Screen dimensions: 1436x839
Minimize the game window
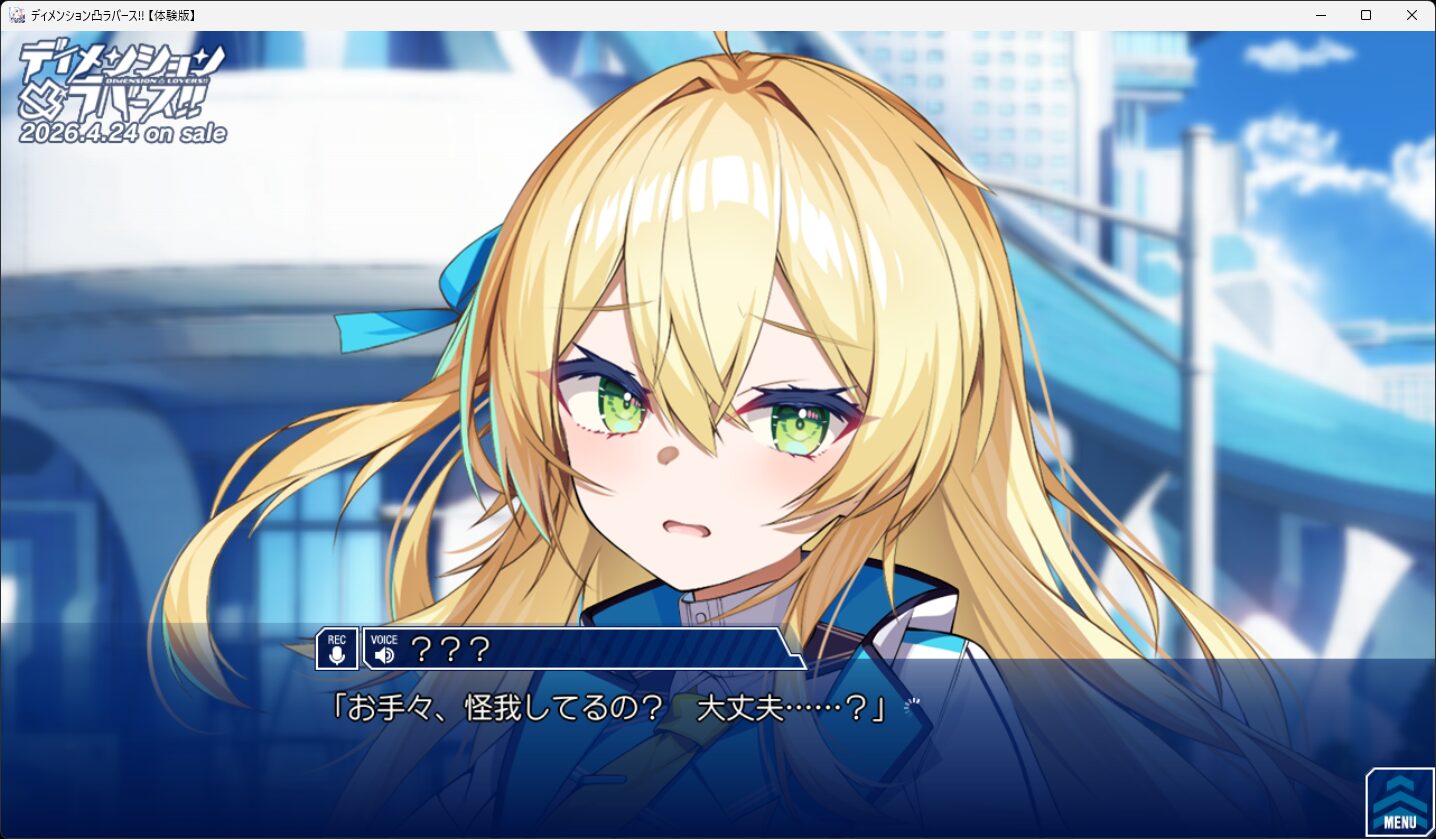(1320, 15)
